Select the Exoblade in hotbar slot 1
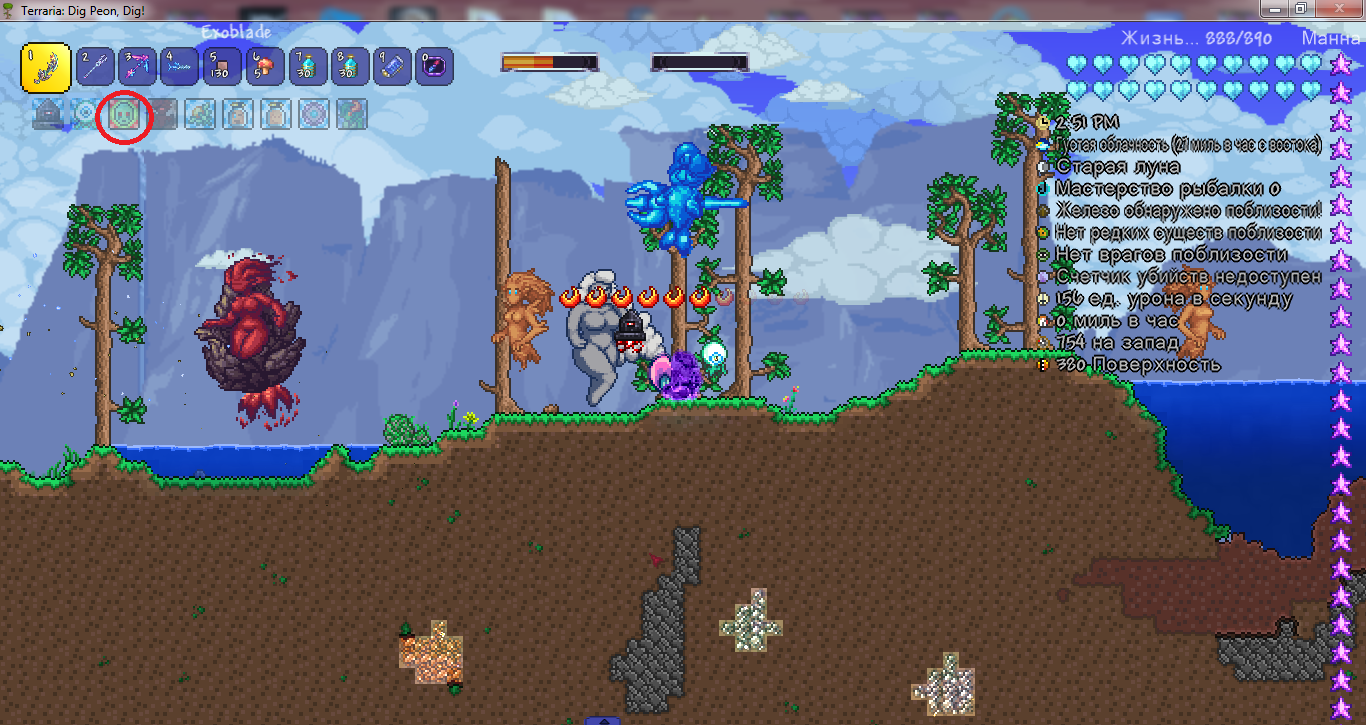This screenshot has height=725, width=1366. [x=46, y=65]
